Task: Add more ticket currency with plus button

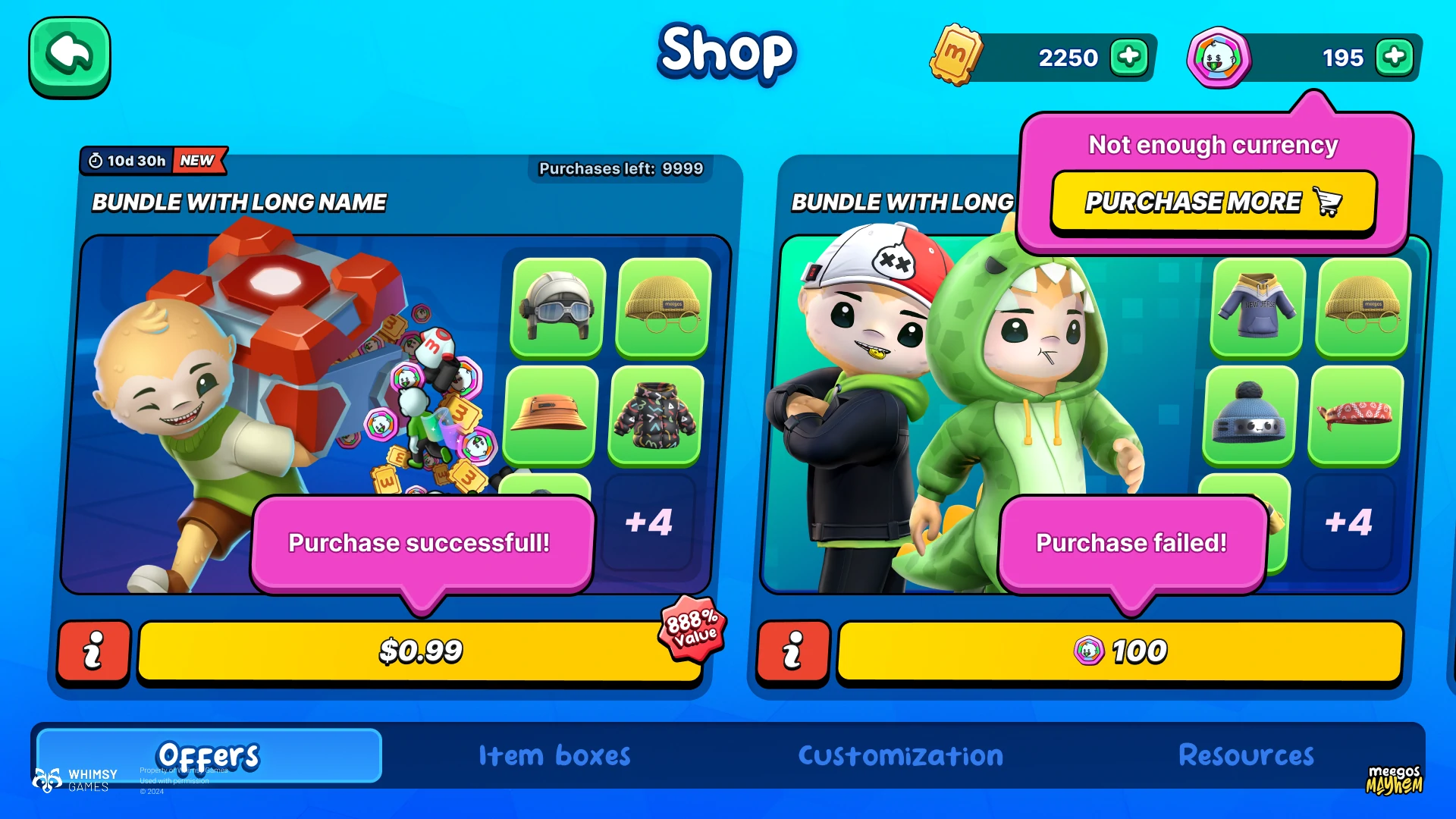Action: [1129, 57]
